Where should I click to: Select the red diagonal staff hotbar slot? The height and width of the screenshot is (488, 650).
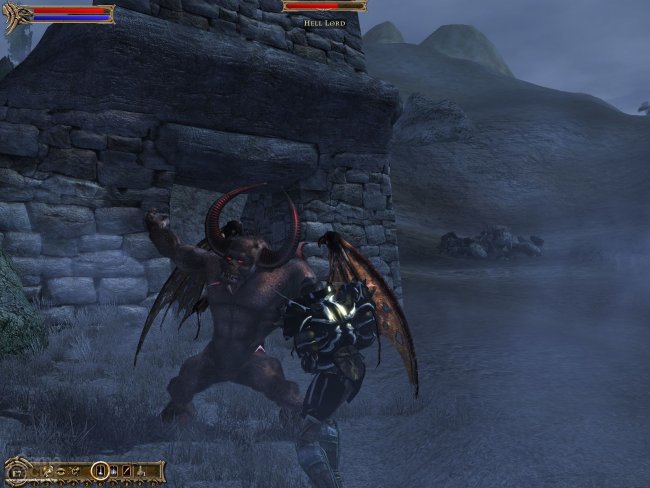(x=127, y=471)
